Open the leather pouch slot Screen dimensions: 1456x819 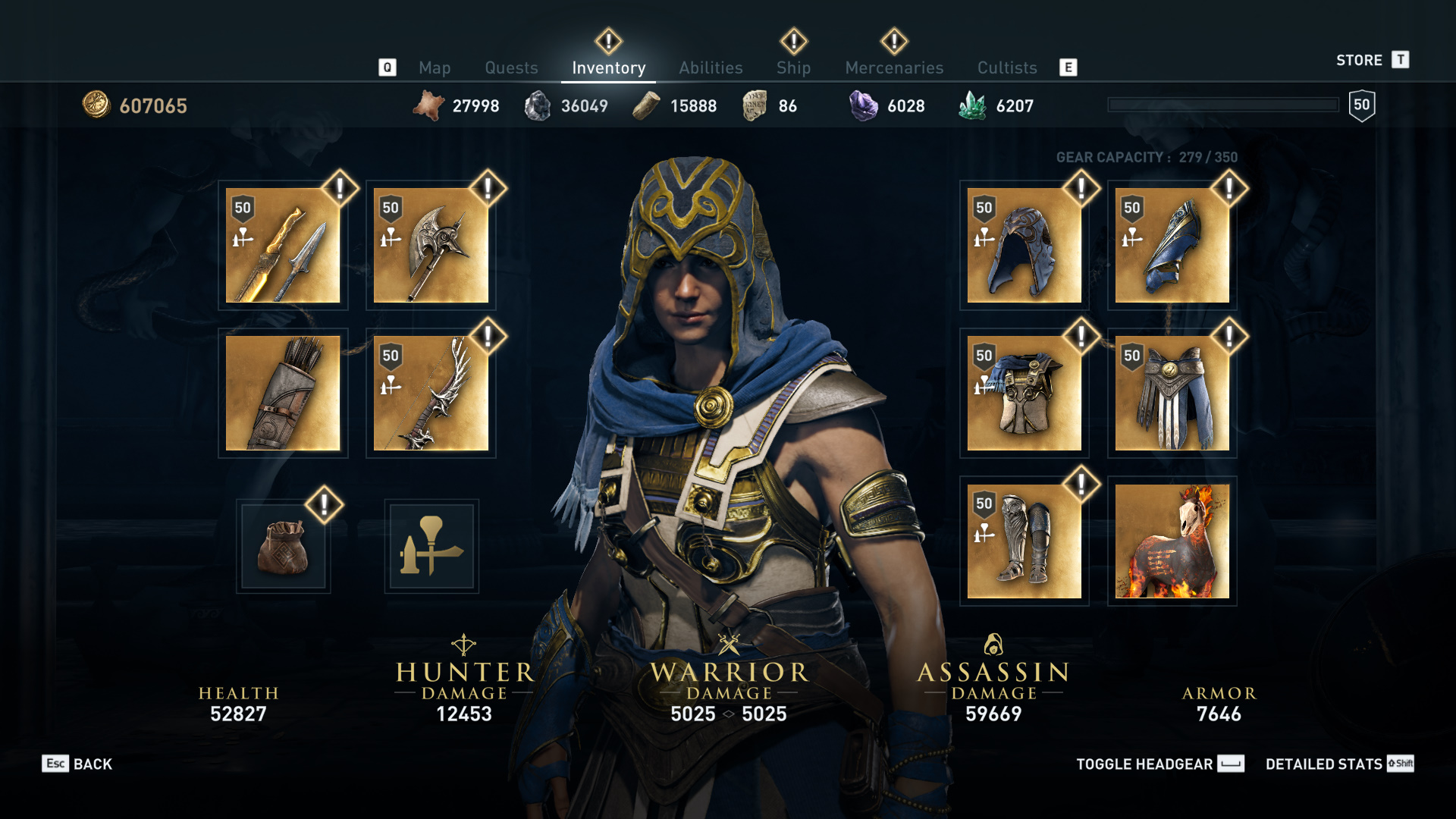[x=283, y=546]
